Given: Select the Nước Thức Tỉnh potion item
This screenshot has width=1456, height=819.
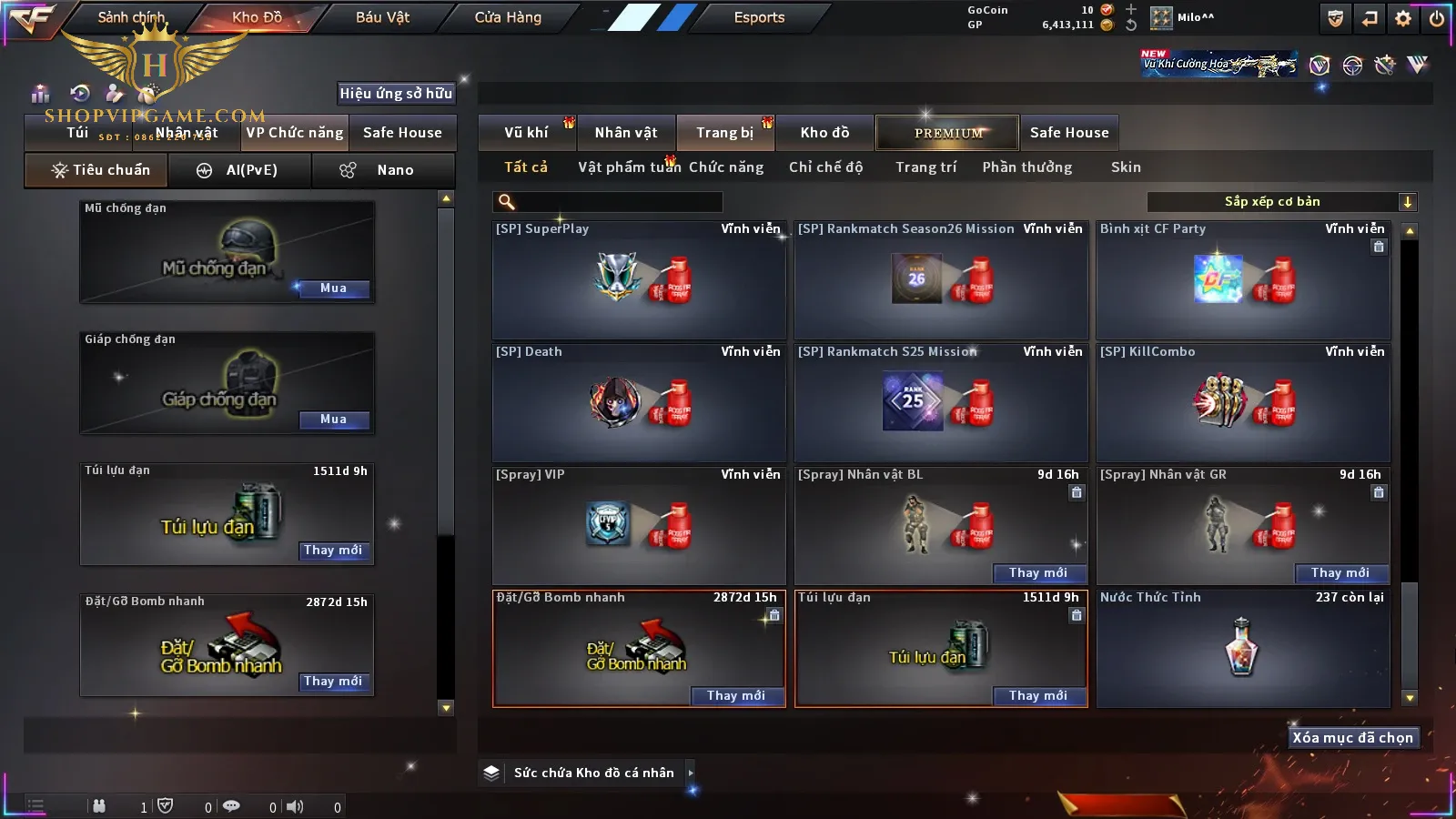Looking at the screenshot, I should [x=1242, y=648].
